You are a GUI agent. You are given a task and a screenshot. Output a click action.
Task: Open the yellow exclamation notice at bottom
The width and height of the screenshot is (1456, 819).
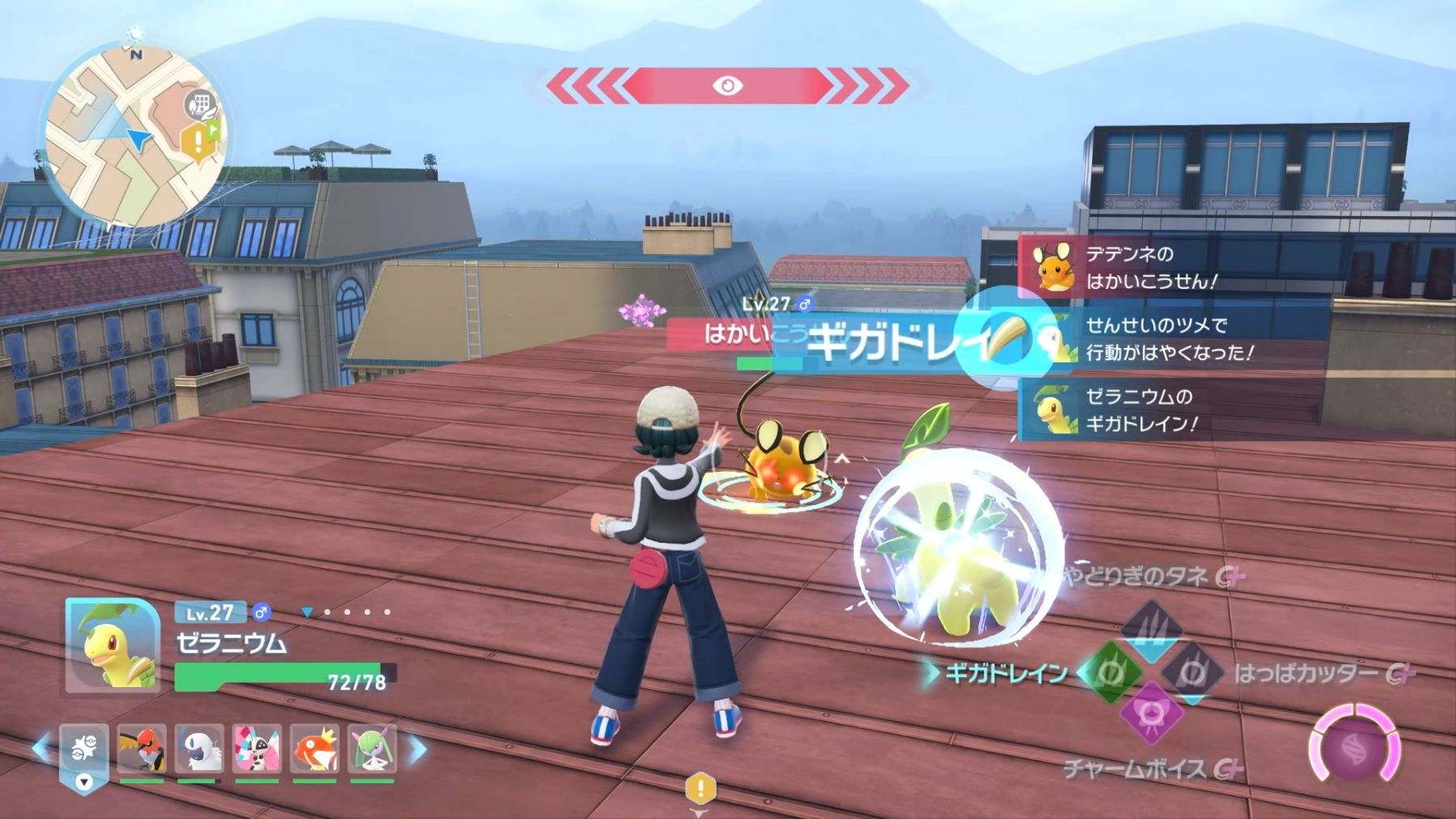point(700,787)
